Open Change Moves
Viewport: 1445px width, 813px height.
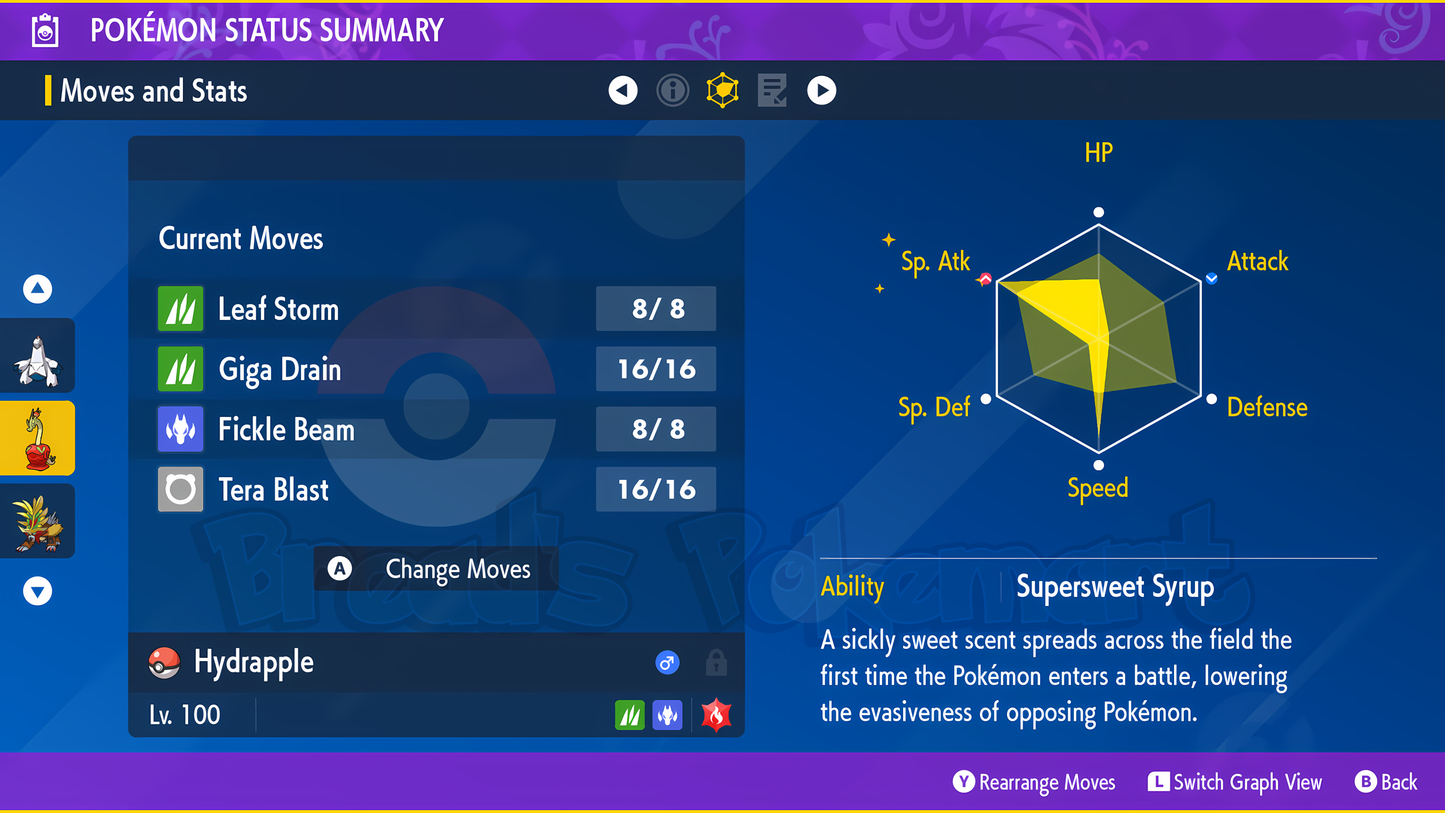(436, 569)
